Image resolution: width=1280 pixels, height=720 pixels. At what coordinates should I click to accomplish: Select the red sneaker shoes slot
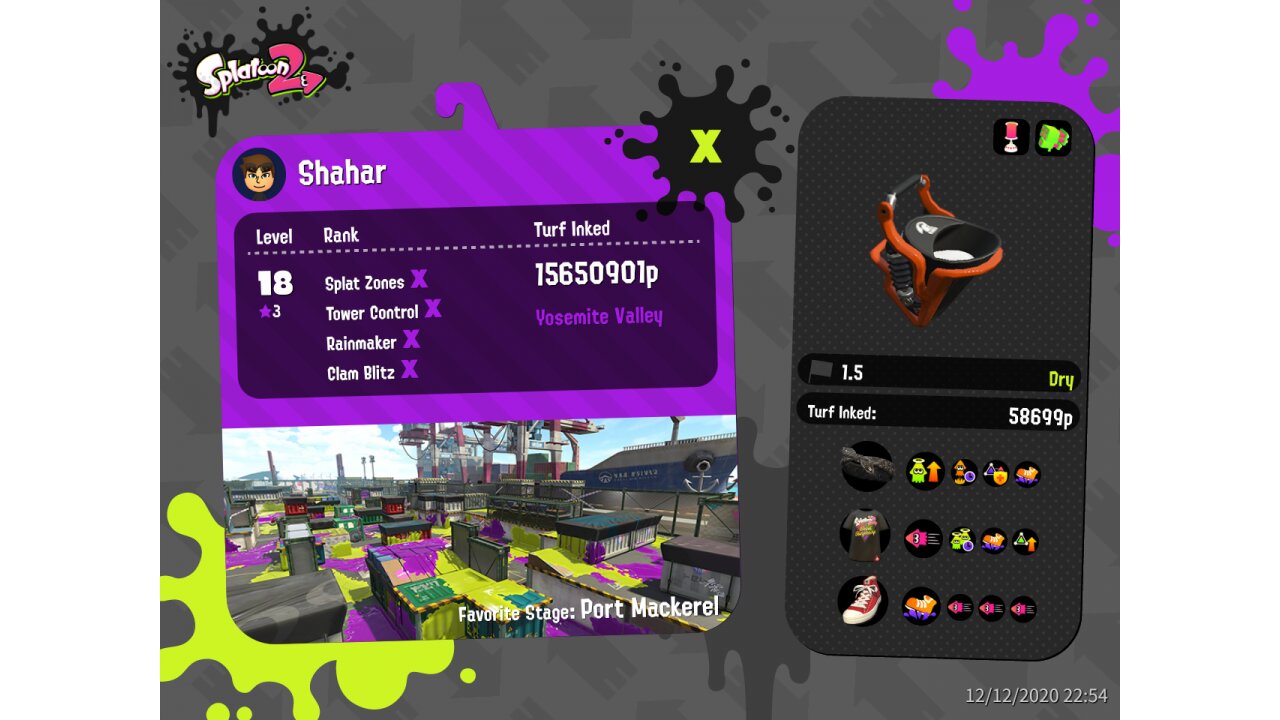point(863,601)
